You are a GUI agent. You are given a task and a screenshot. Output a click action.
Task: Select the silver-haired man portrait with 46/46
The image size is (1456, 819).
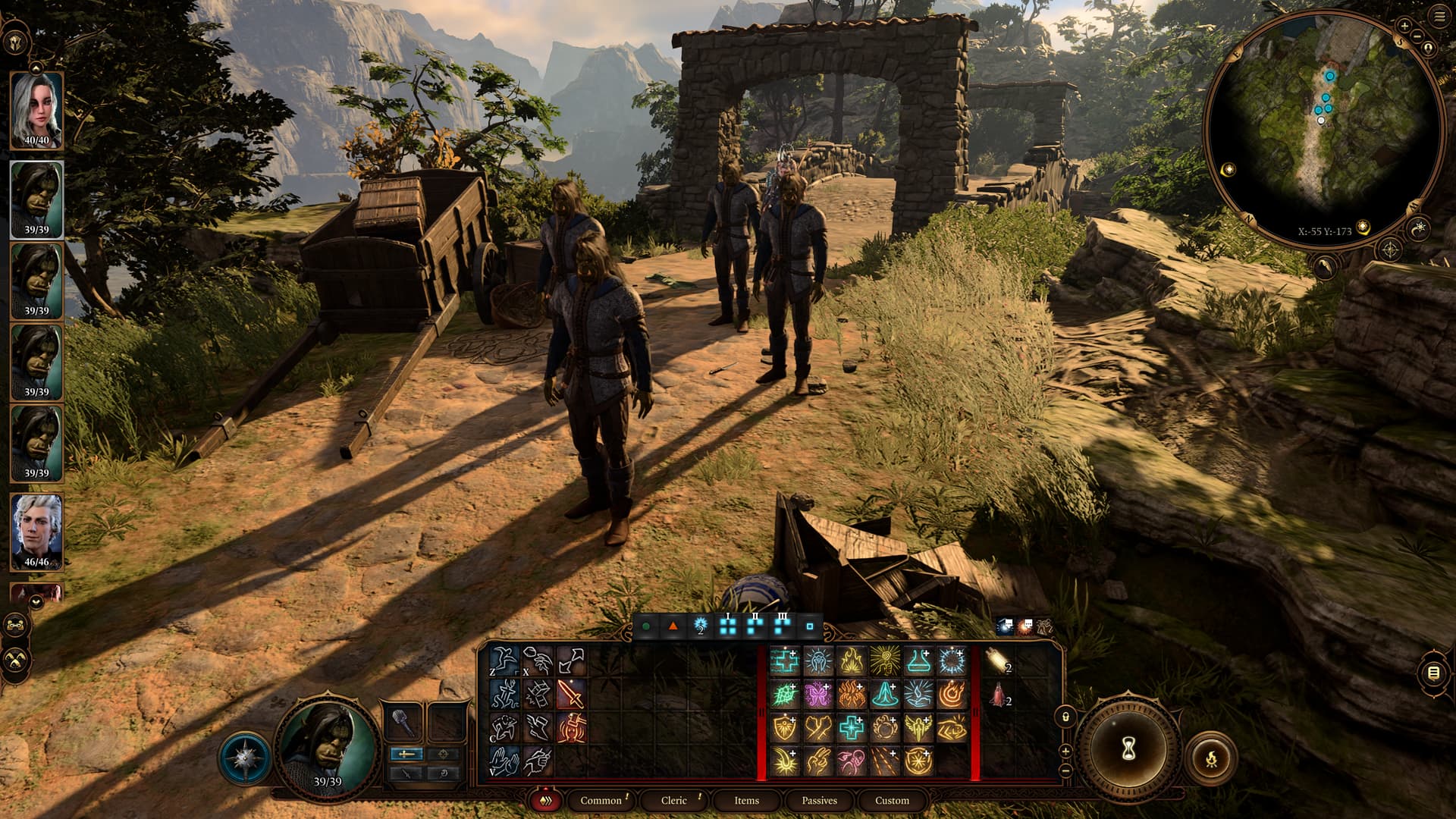tap(36, 531)
